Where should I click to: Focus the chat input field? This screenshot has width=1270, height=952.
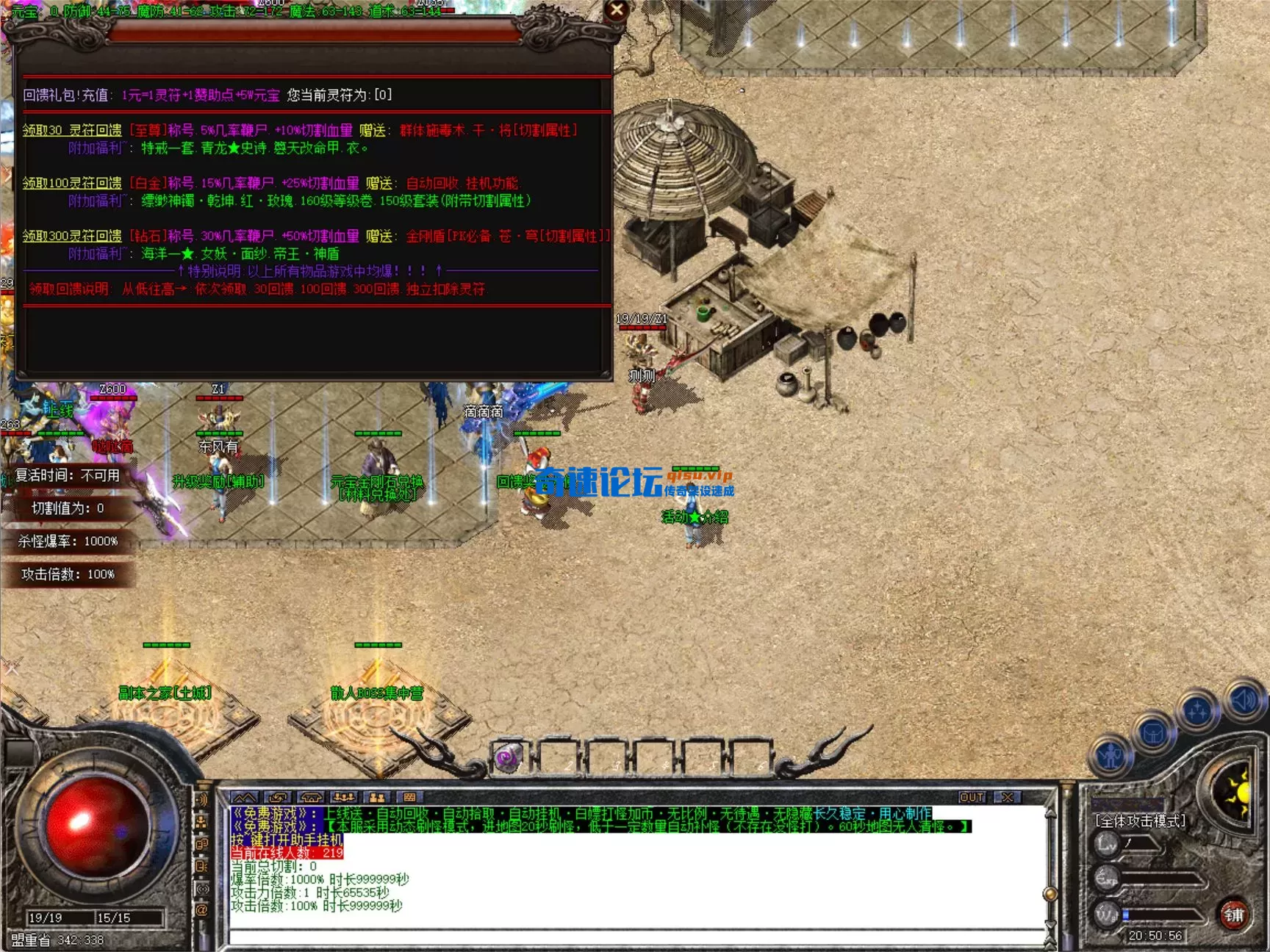tap(632, 937)
